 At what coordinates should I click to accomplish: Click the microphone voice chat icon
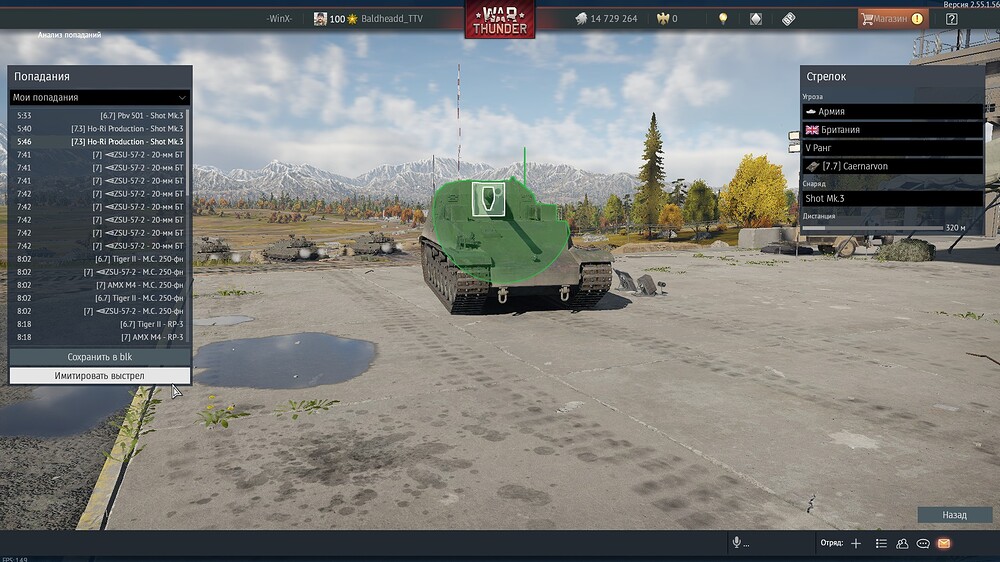point(737,543)
